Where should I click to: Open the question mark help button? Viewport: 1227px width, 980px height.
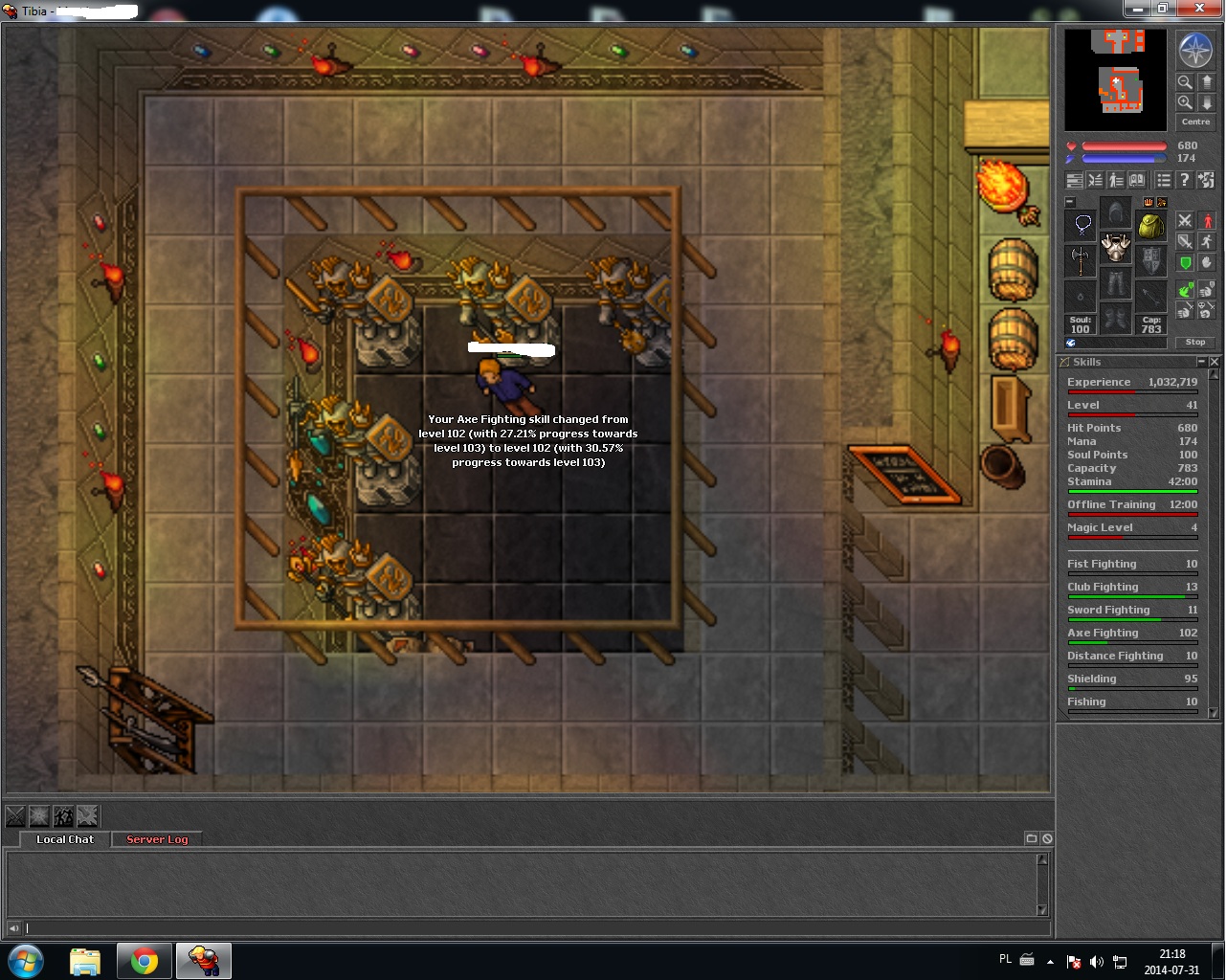point(1184,180)
